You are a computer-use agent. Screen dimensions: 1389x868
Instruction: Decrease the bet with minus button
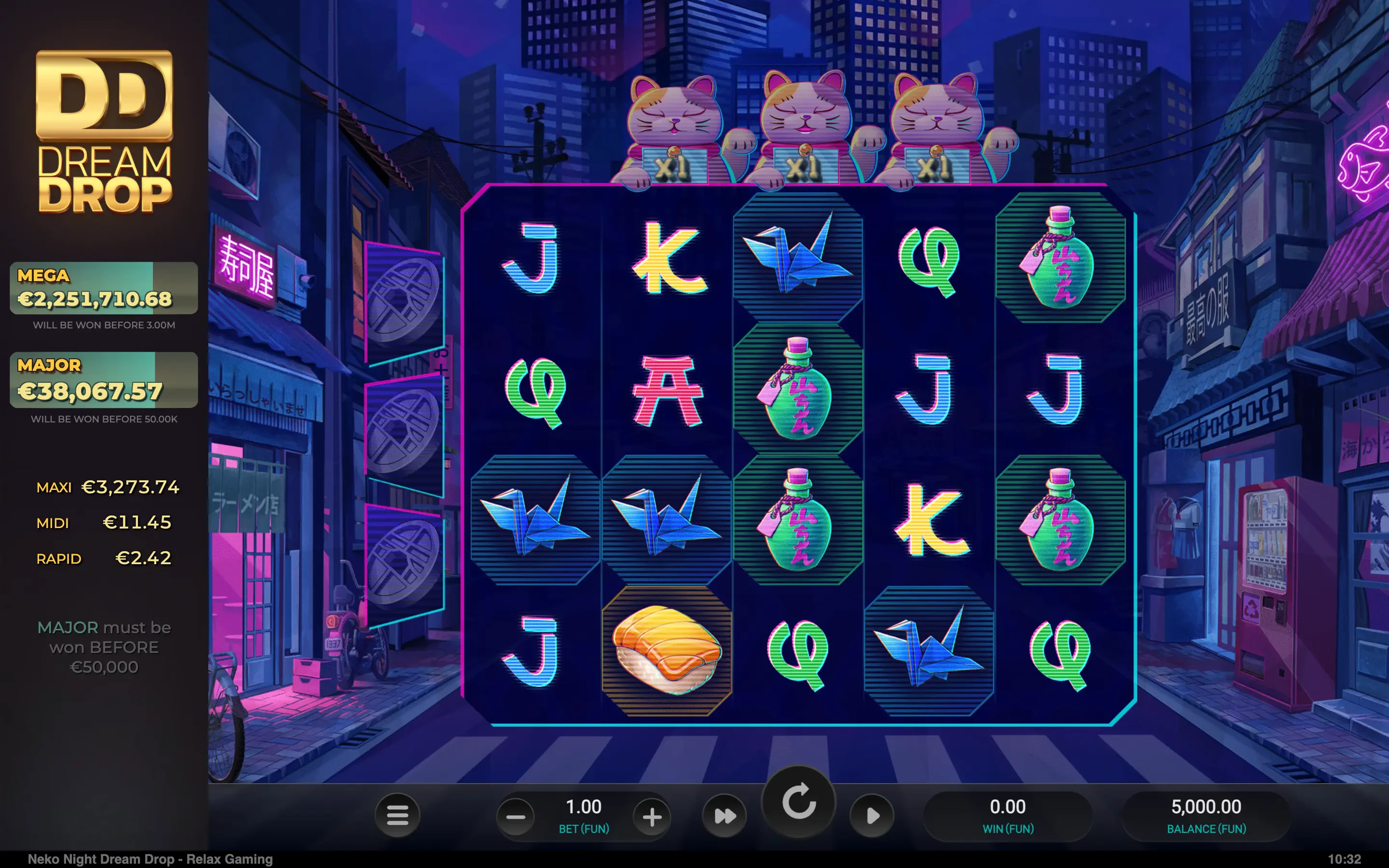(516, 816)
